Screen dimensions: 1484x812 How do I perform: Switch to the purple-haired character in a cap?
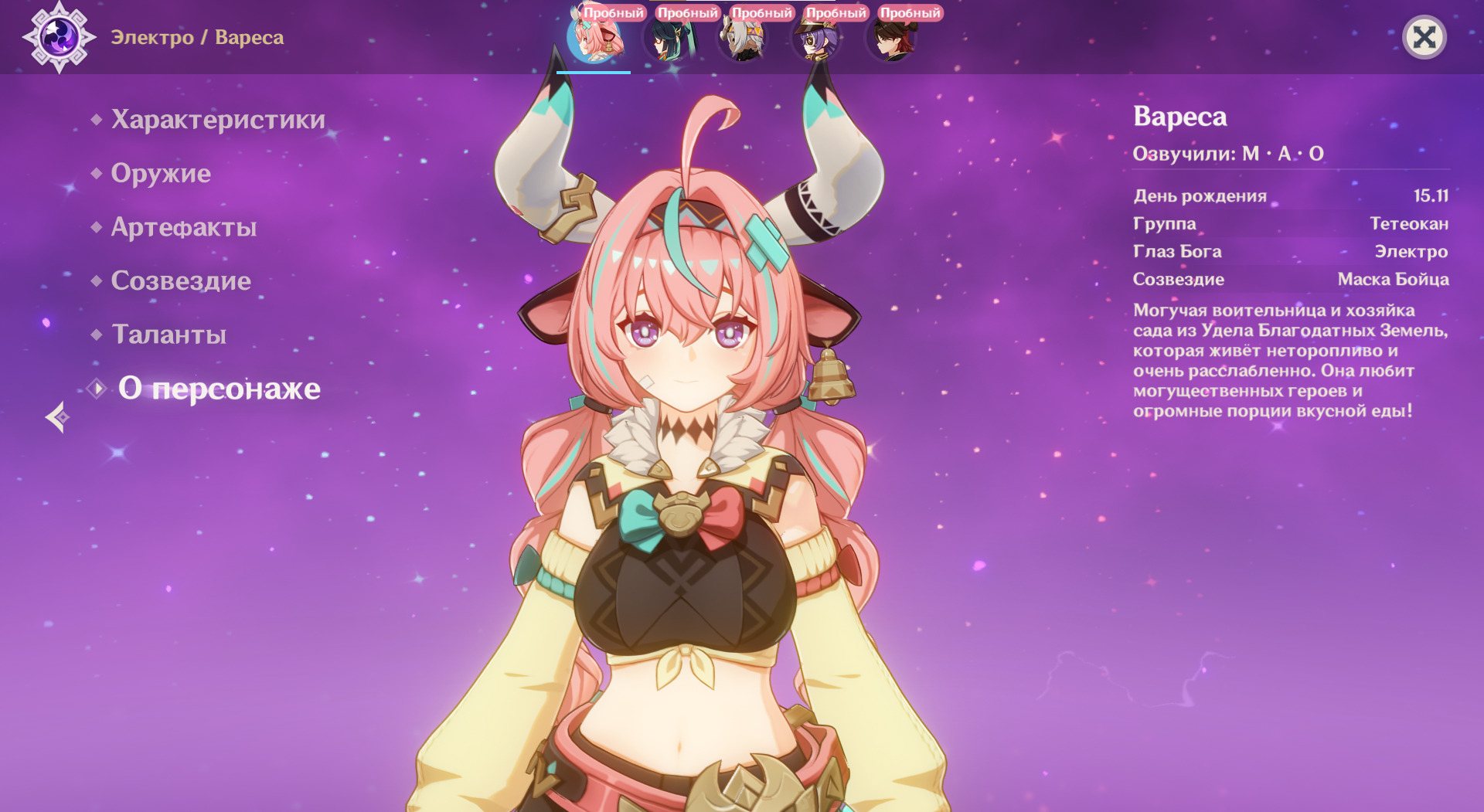pyautogui.click(x=816, y=39)
